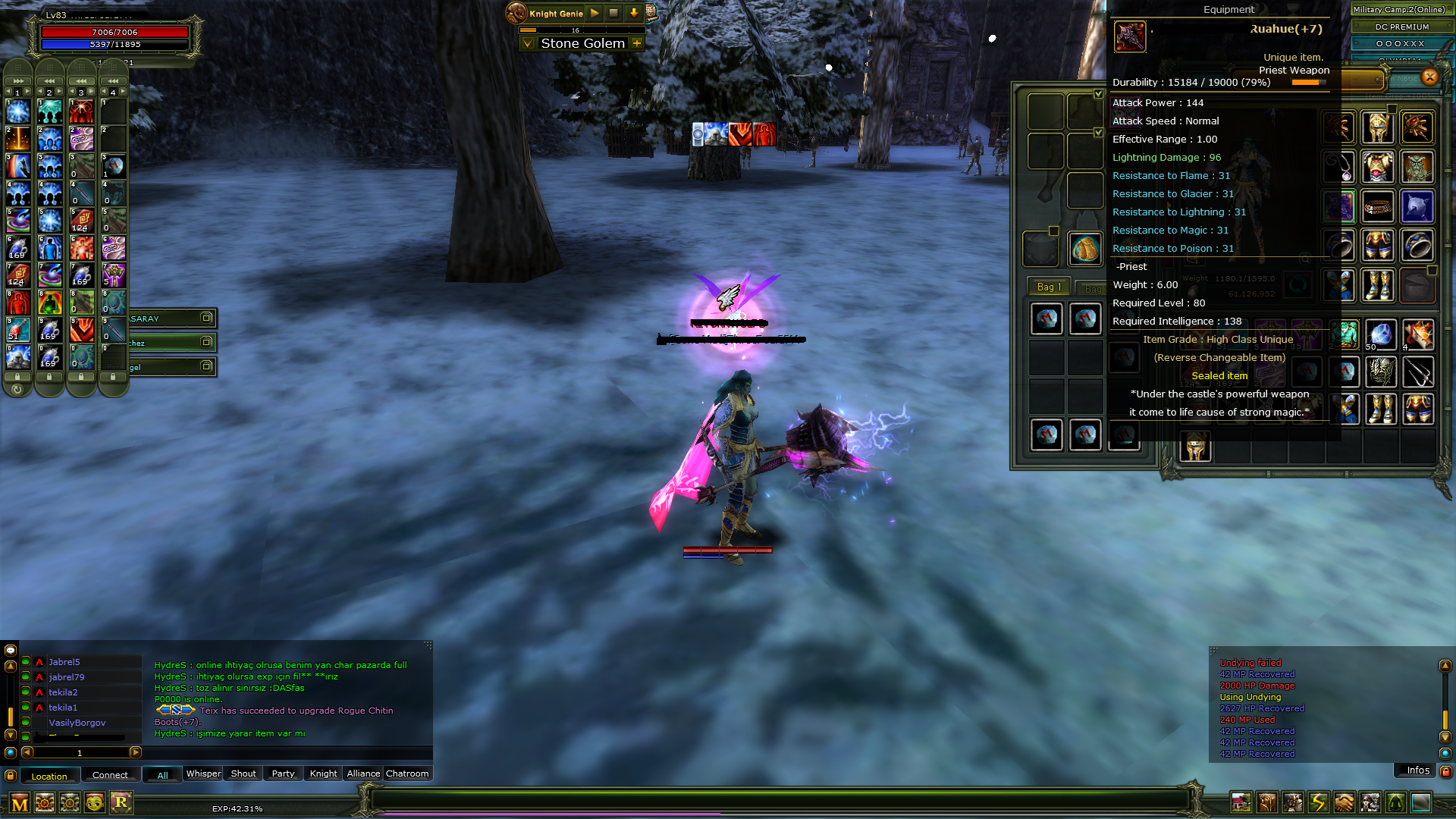Click the smiley face icon bottom-left
This screenshot has height=819, width=1456.
coord(95,802)
